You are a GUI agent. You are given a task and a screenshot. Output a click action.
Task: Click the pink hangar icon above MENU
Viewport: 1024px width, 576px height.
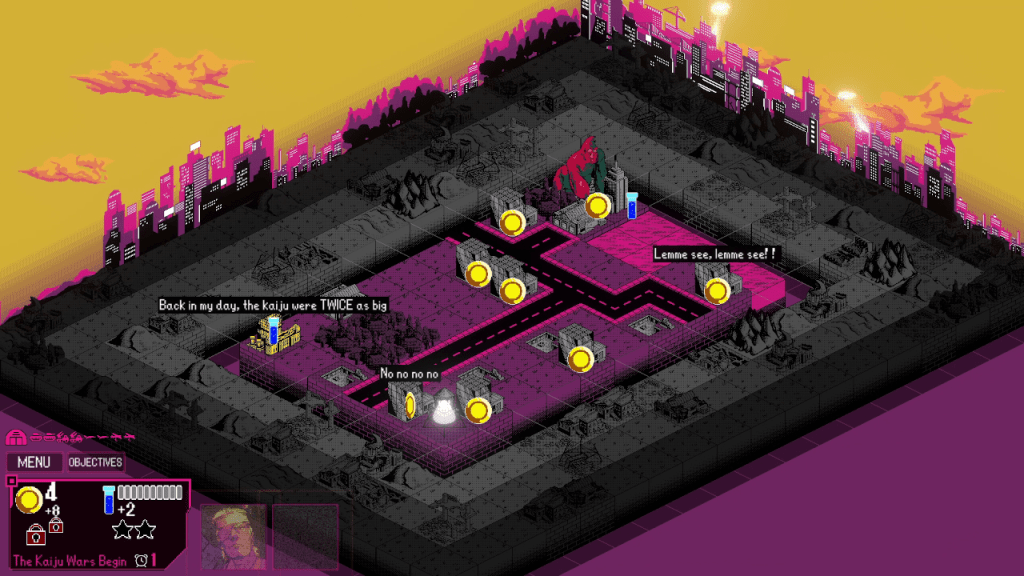tap(15, 438)
